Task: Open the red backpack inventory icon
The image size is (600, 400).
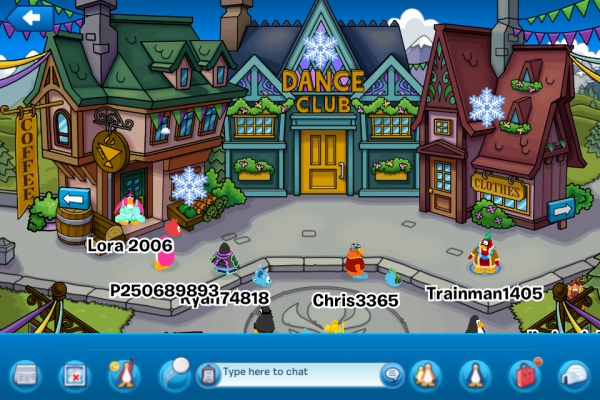Action: pyautogui.click(x=524, y=374)
